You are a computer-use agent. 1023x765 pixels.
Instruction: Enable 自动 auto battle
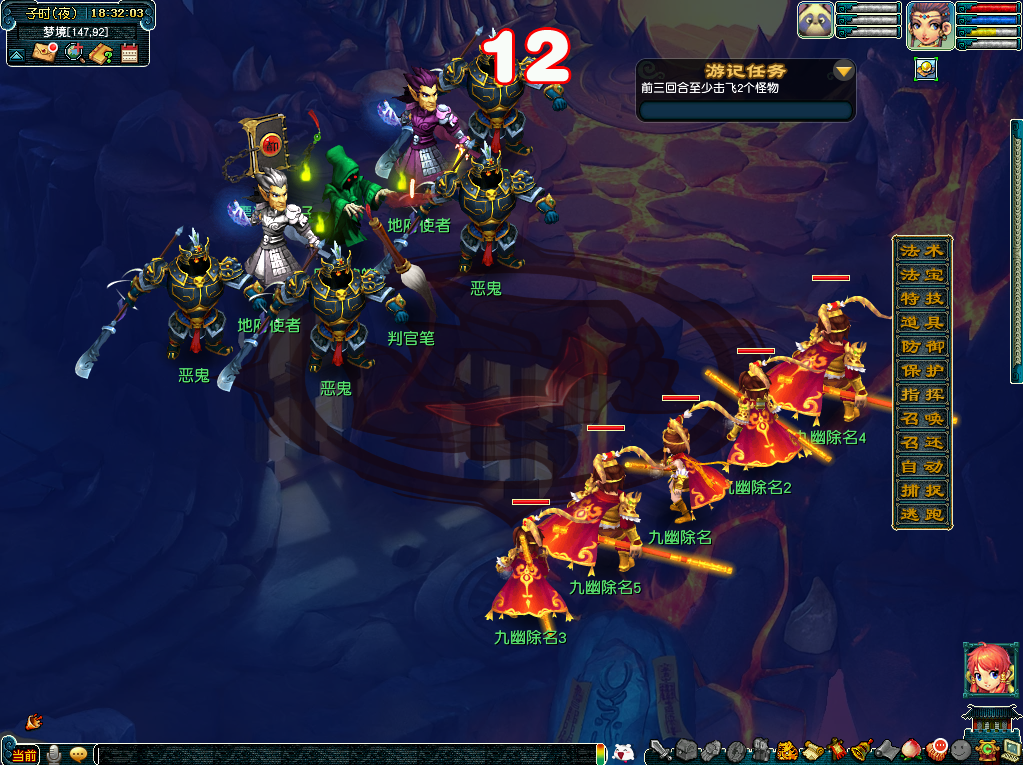(x=921, y=466)
